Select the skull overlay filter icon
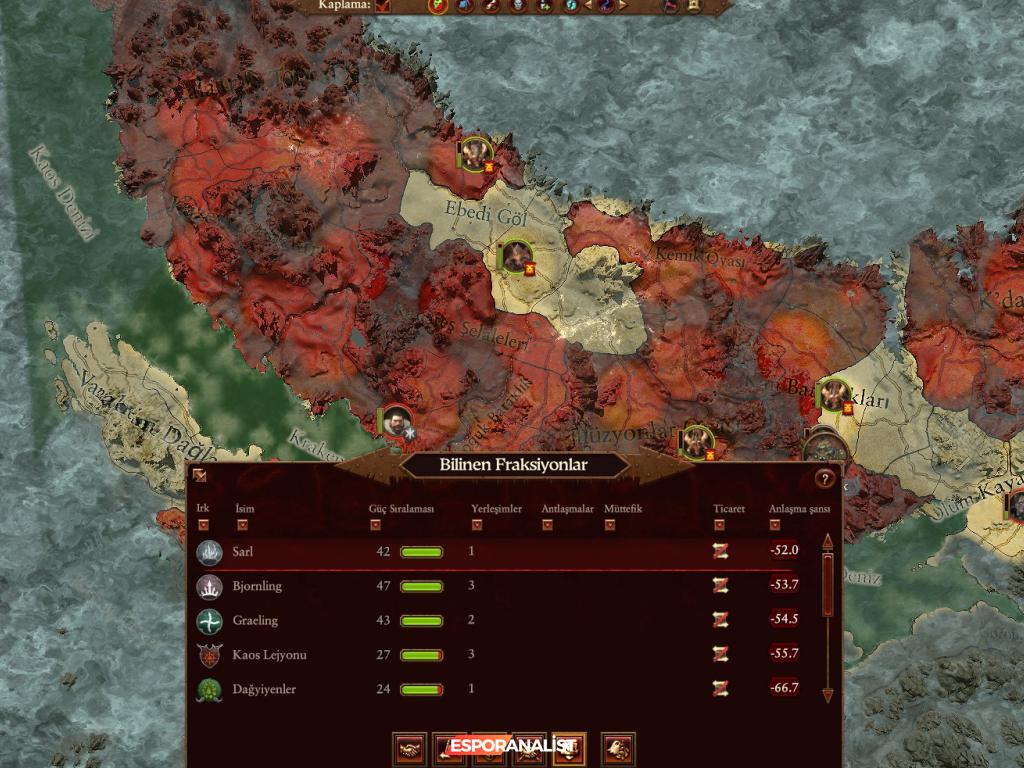This screenshot has height=768, width=1024. tap(518, 6)
